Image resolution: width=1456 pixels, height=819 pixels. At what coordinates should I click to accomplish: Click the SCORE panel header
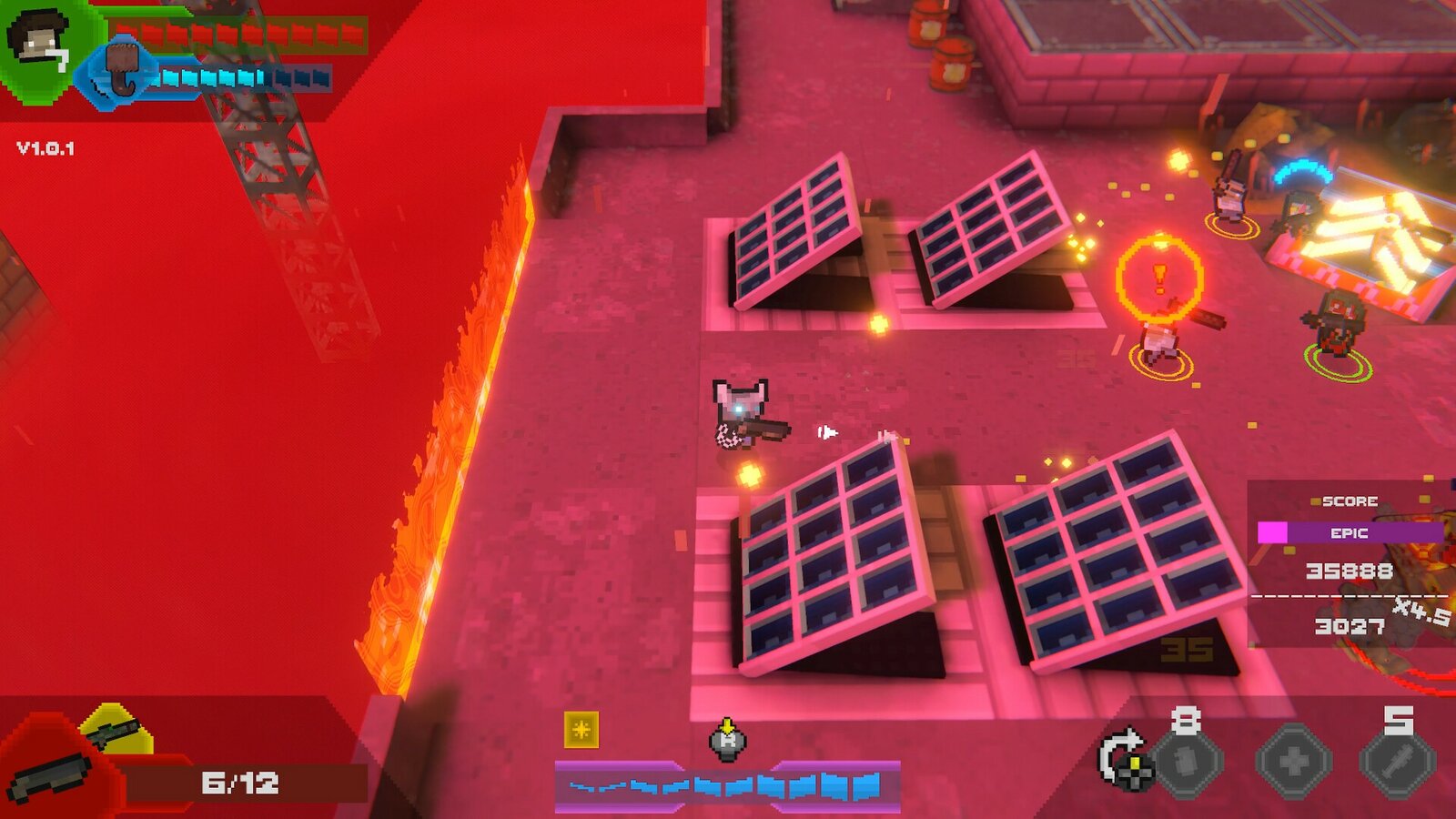1351,500
